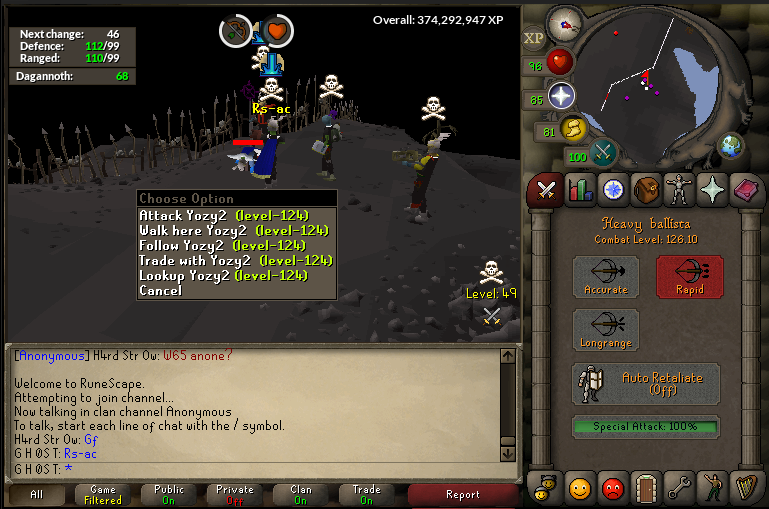The height and width of the screenshot is (509, 769).
Task: Open the inventory backpack tab
Action: [646, 189]
